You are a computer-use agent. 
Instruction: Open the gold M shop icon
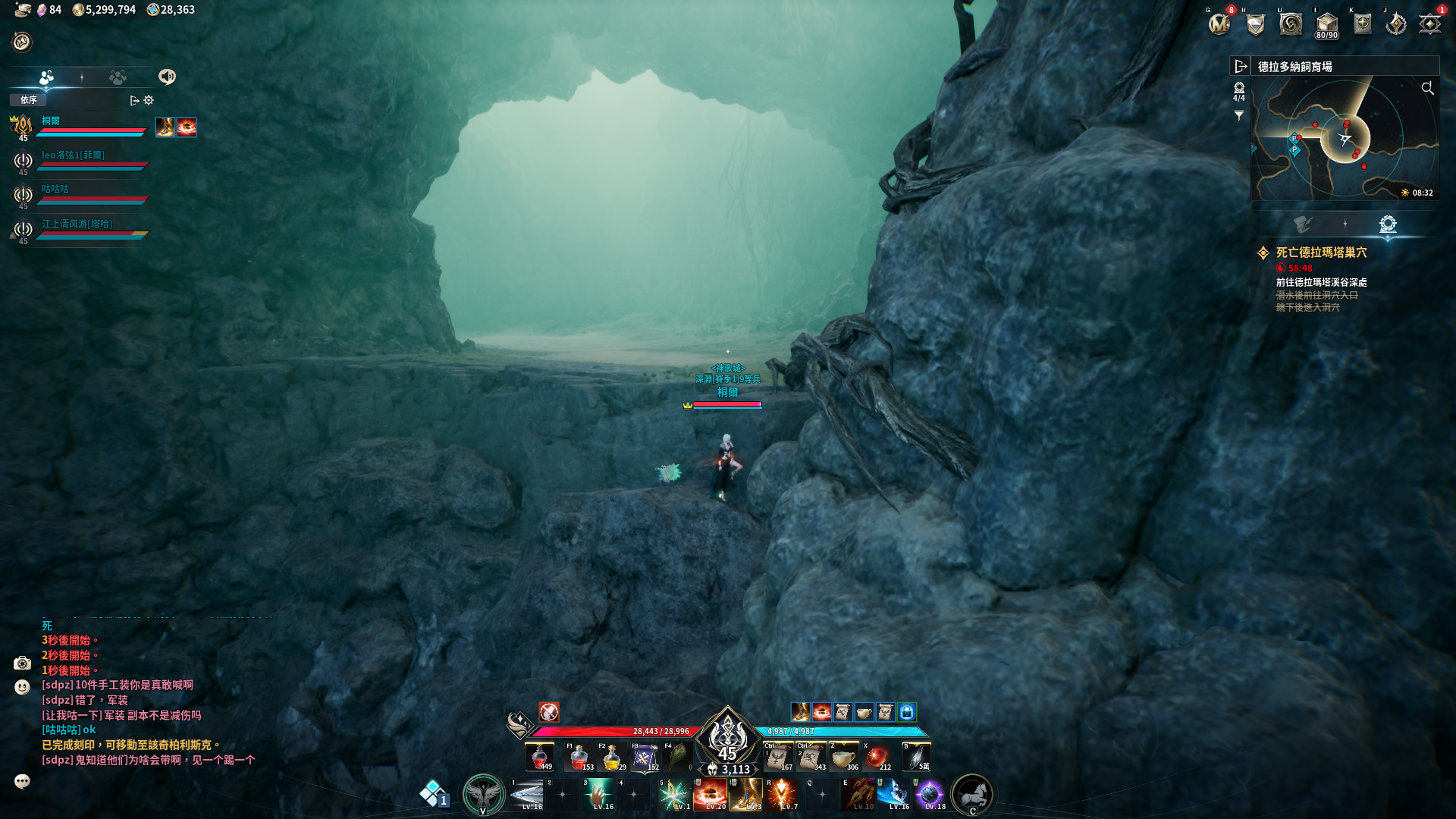(1219, 24)
